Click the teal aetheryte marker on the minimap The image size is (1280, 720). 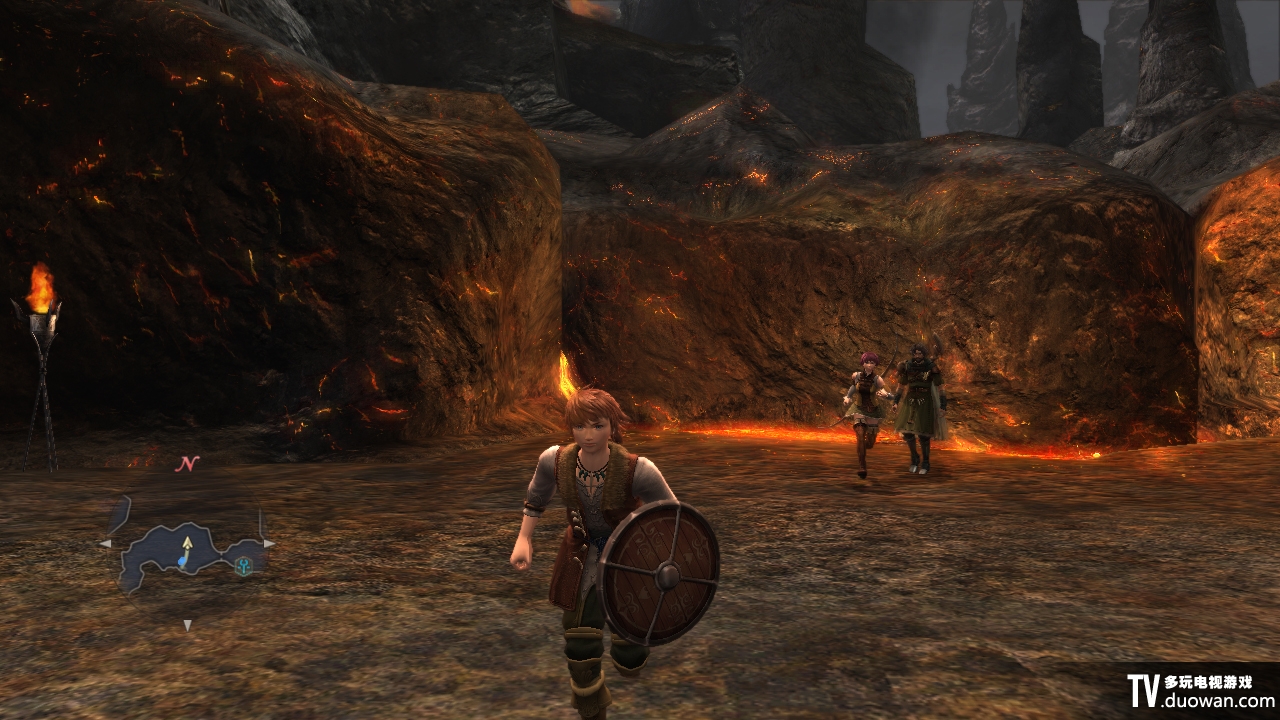pos(243,565)
